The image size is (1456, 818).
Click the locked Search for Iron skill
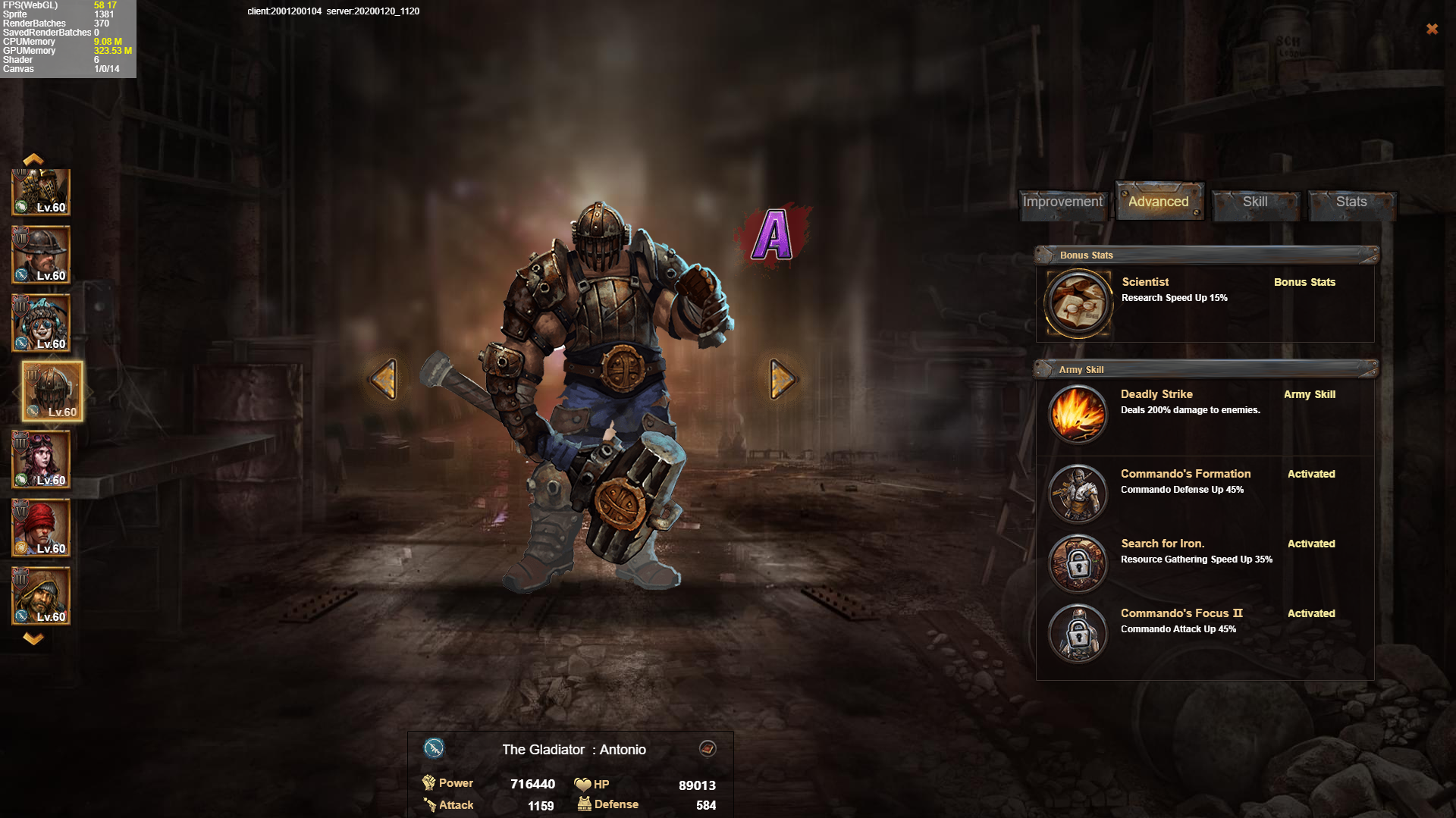[x=1078, y=563]
